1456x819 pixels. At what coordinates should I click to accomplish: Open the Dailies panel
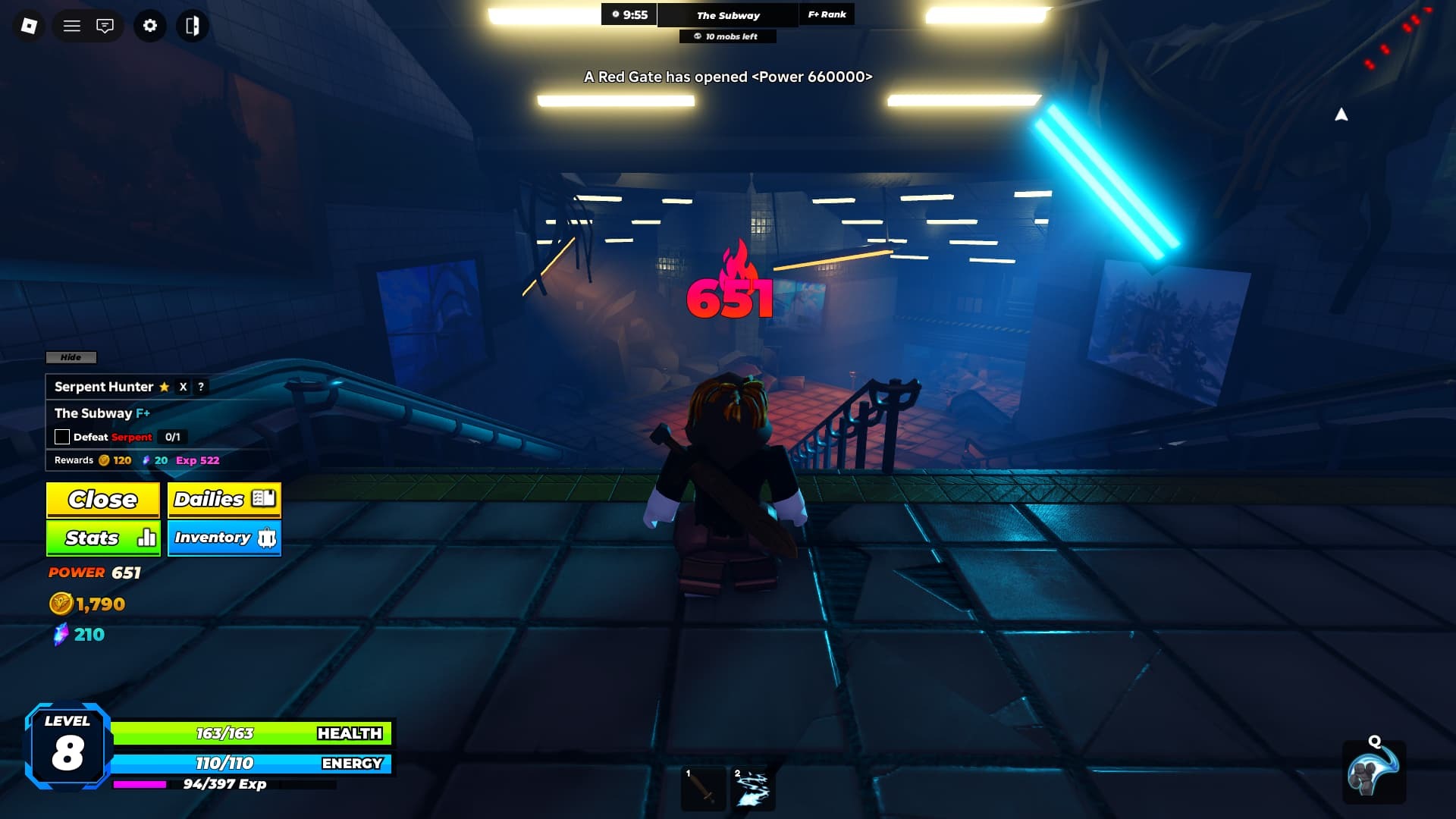223,499
